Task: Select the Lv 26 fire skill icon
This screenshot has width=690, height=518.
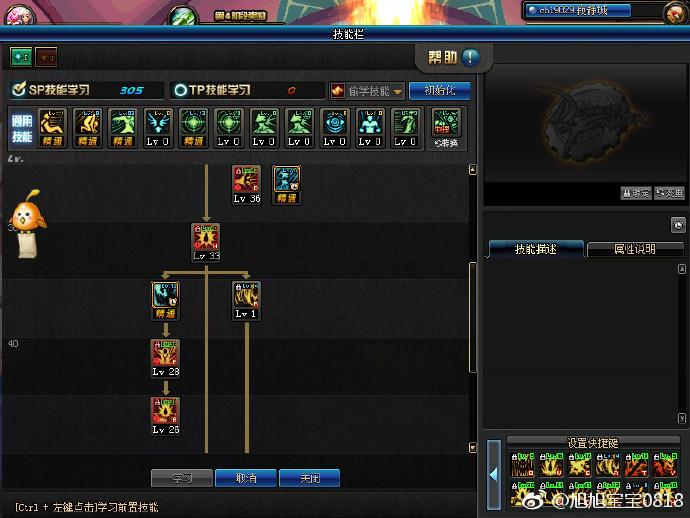Action: click(166, 411)
